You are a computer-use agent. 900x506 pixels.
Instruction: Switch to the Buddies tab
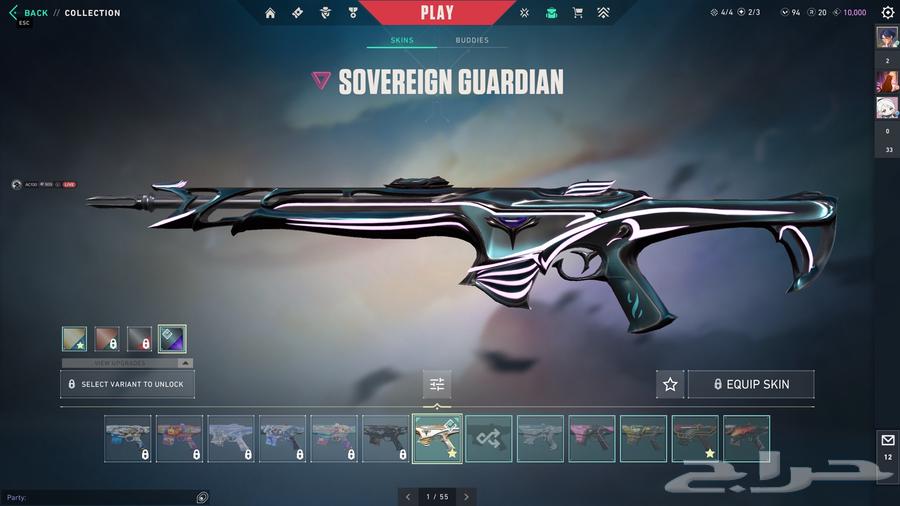pos(472,41)
